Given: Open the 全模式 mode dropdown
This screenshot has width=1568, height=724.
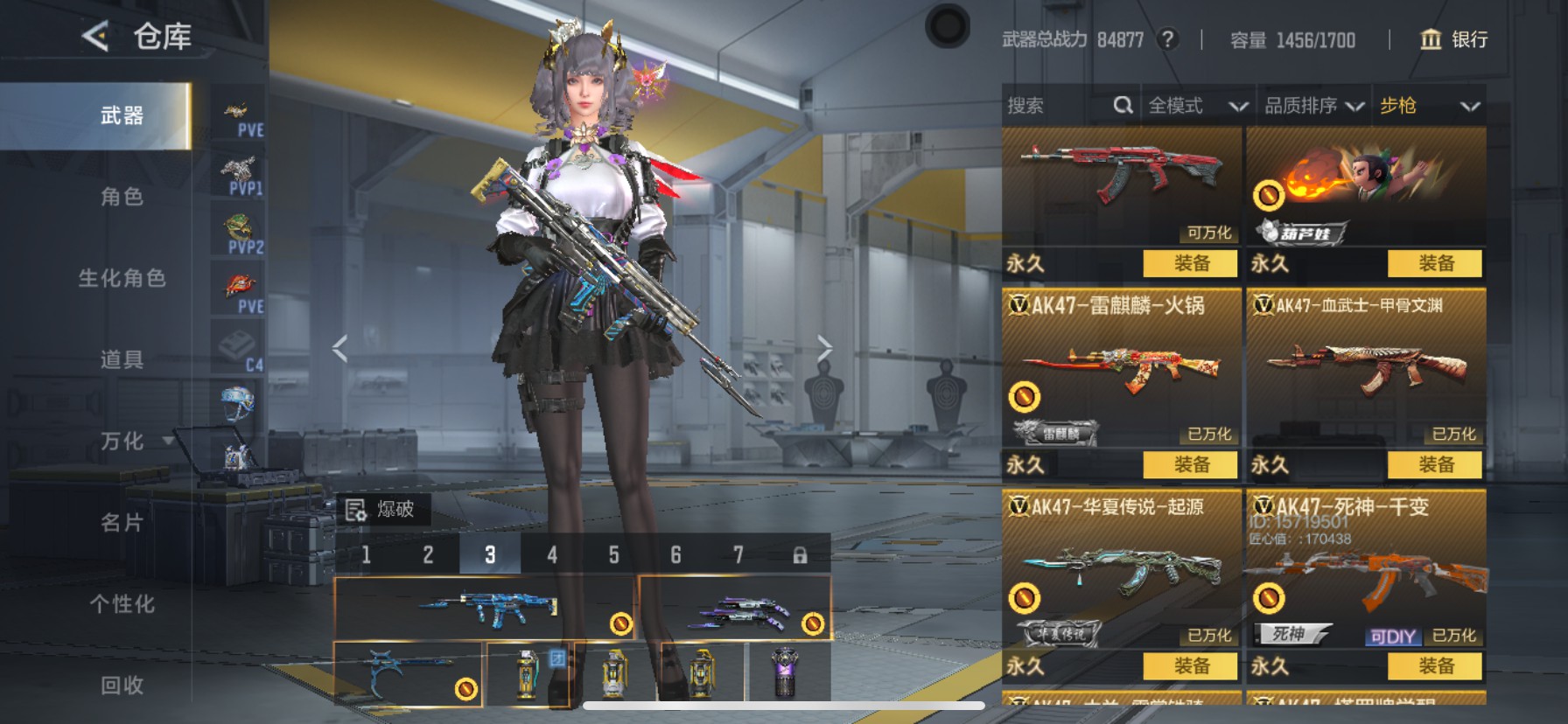Looking at the screenshot, I should 1197,107.
